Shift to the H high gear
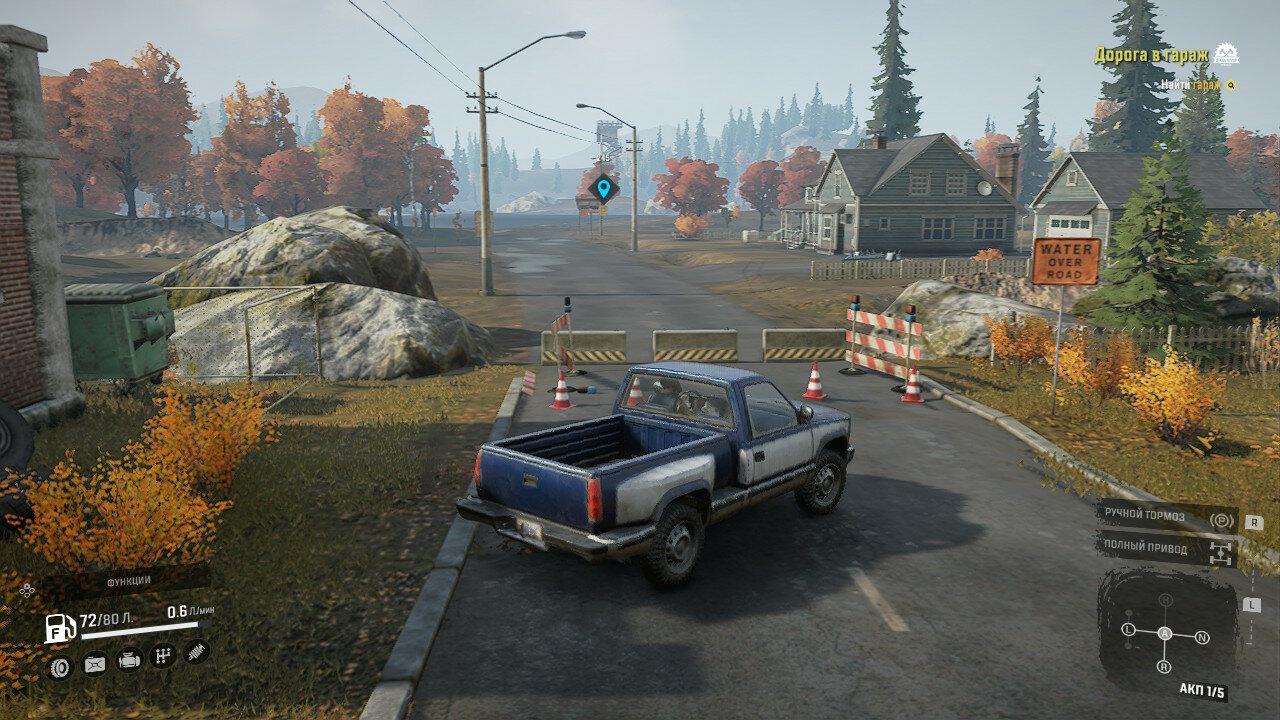Screen dimensions: 1280x720 (1165, 600)
